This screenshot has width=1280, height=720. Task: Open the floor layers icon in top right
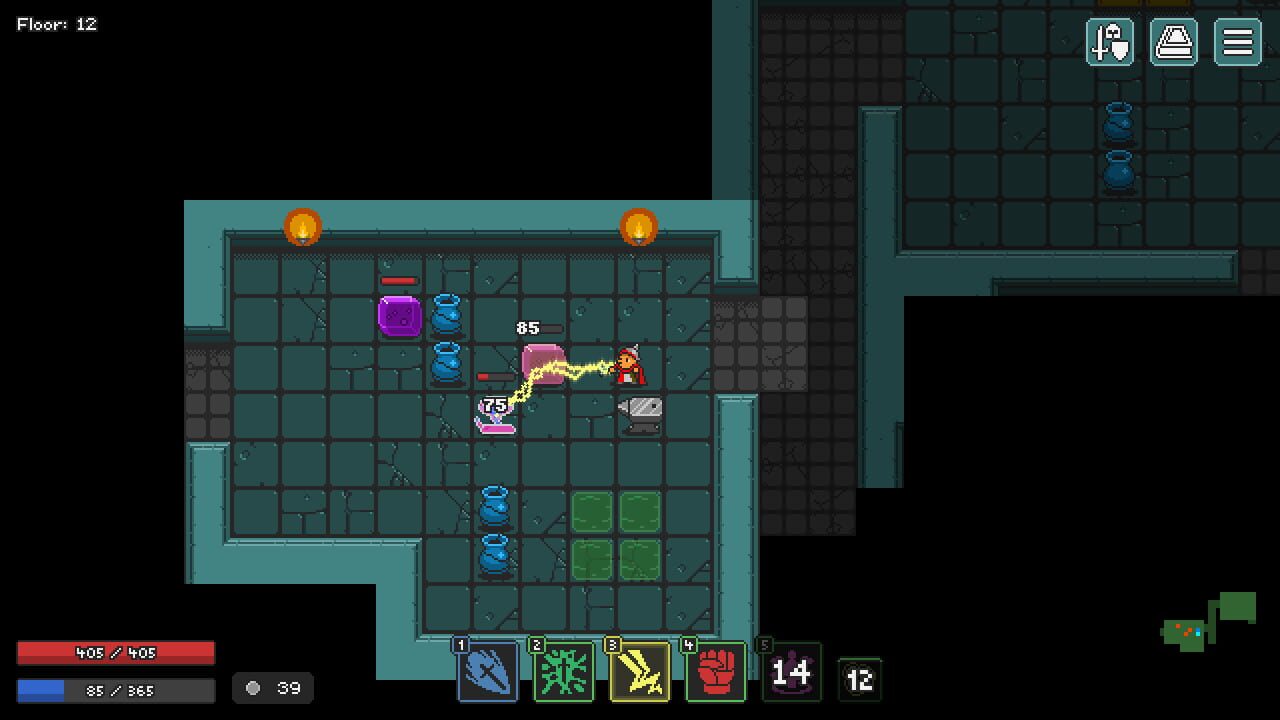point(1172,42)
